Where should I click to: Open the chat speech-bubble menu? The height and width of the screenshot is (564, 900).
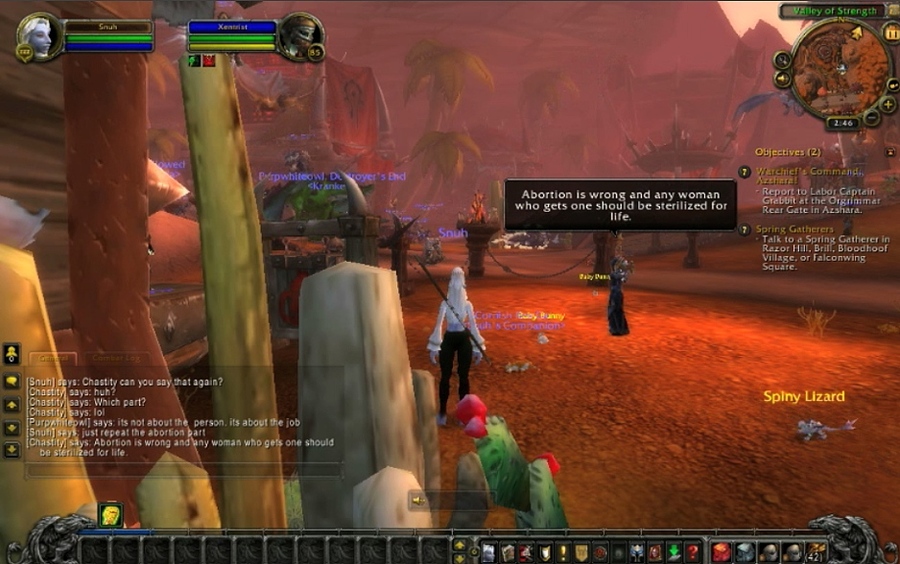pyautogui.click(x=11, y=381)
